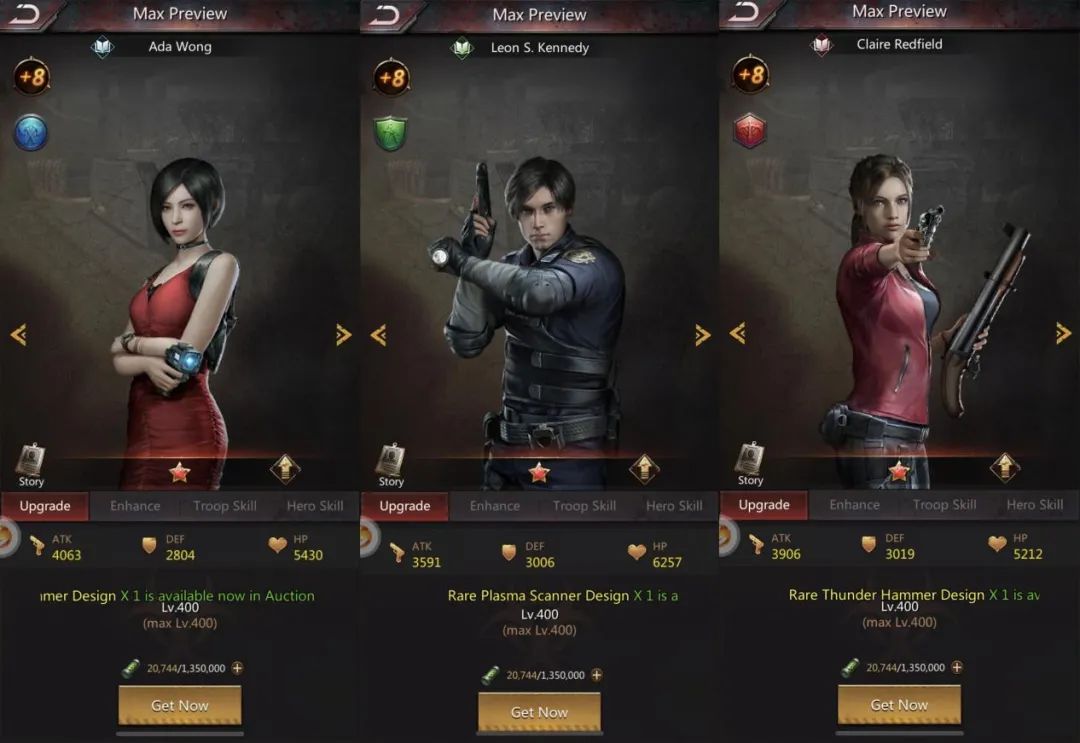The width and height of the screenshot is (1080, 743).
Task: Tap Get Now on Leon S. Kennedy's screen
Action: click(x=539, y=712)
